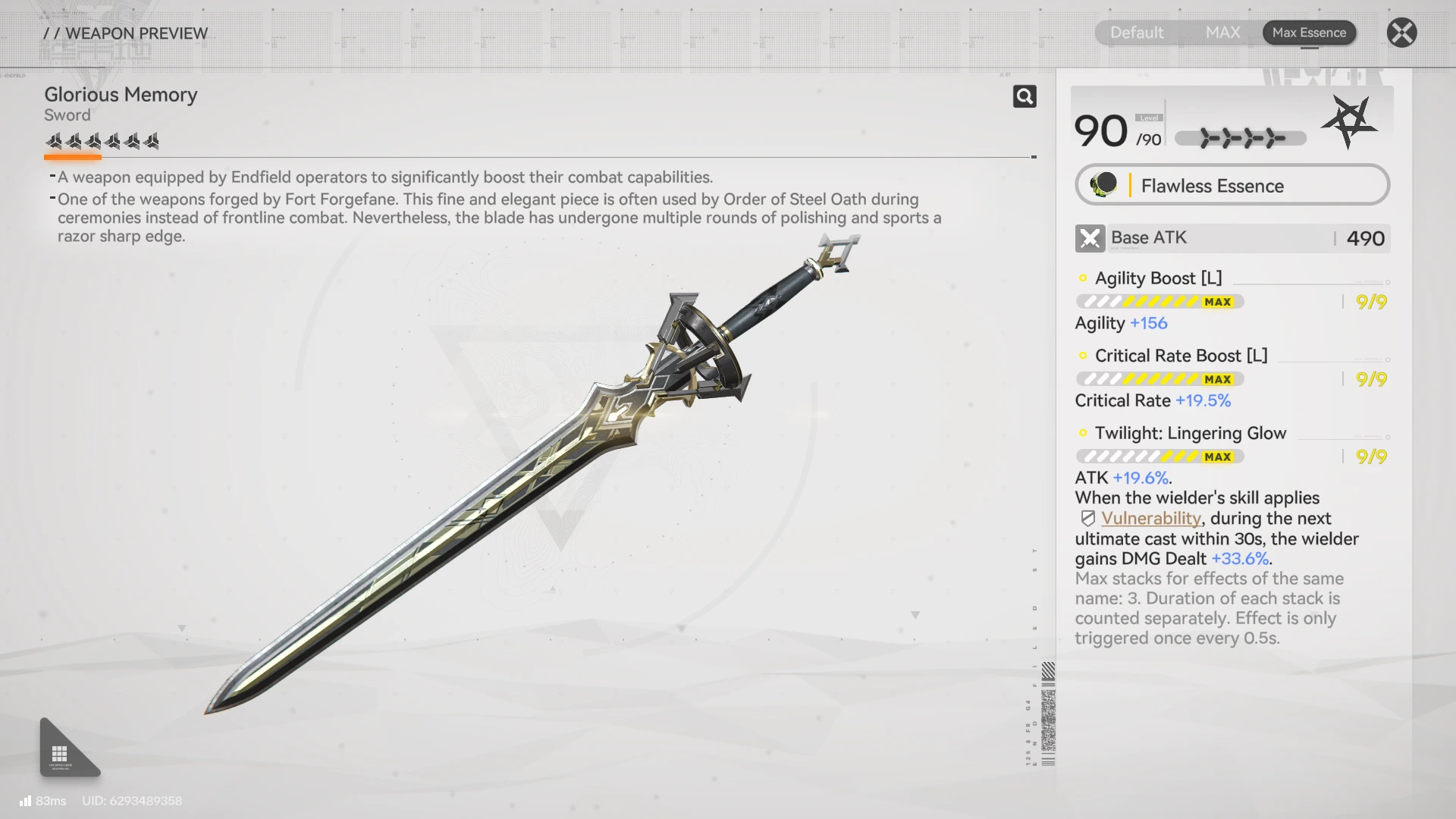Viewport: 1456px width, 819px height.
Task: Select the MAX preview tab
Action: click(x=1222, y=33)
